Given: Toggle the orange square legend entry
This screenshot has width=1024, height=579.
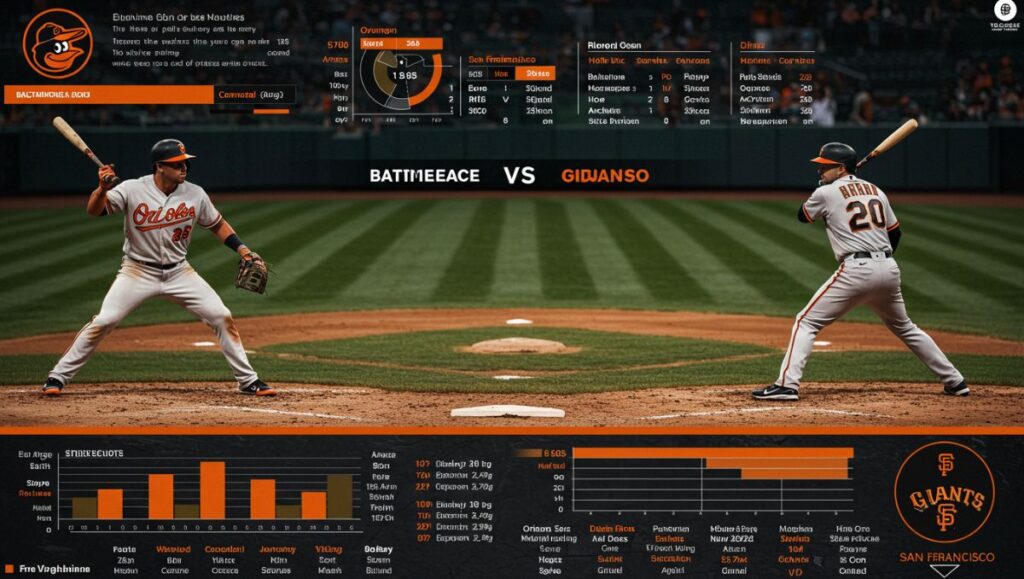Looking at the screenshot, I should click(x=9, y=569).
